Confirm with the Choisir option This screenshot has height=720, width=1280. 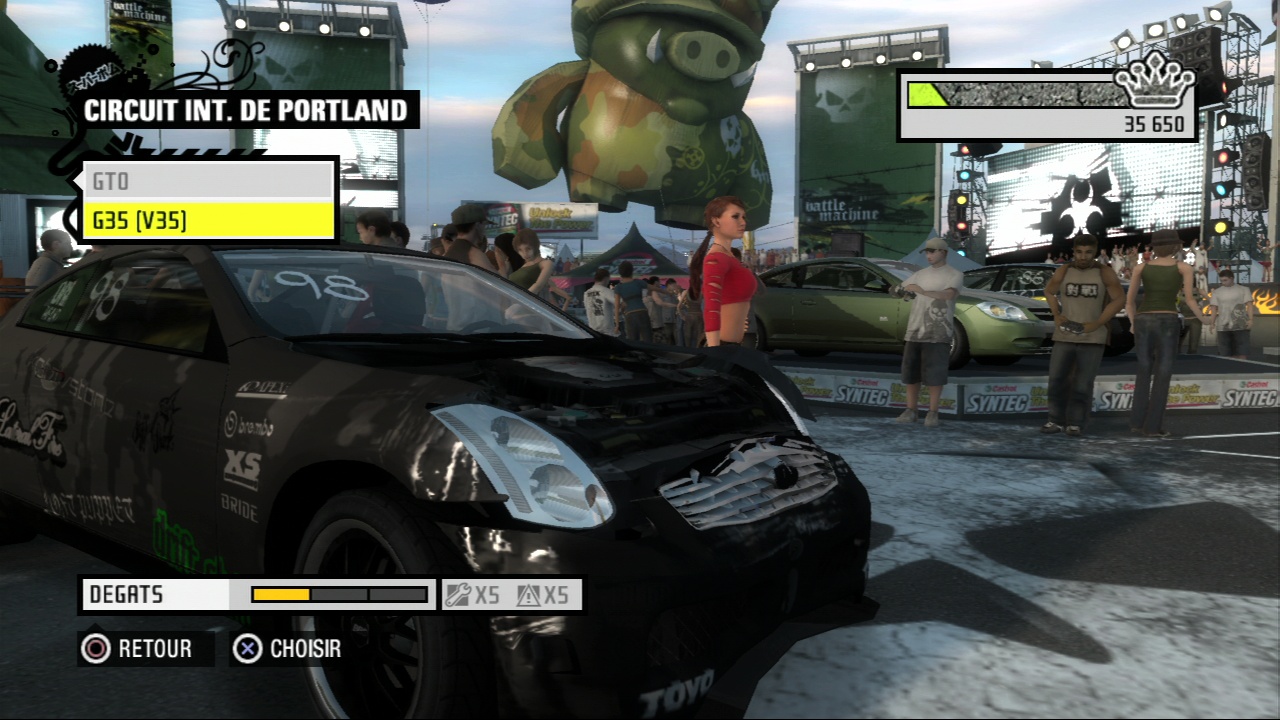288,649
